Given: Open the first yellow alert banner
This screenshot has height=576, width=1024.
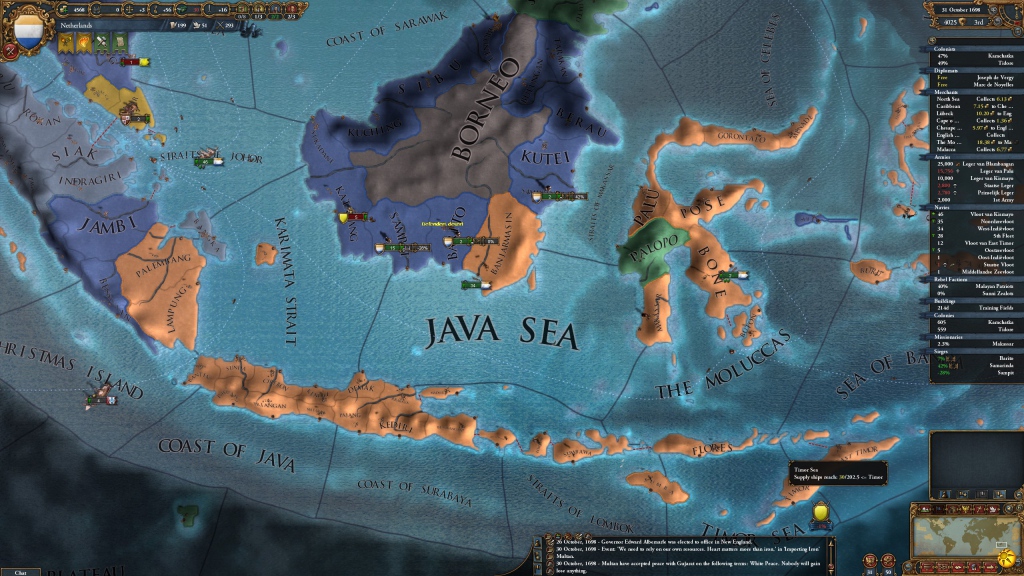Looking at the screenshot, I should pos(65,43).
